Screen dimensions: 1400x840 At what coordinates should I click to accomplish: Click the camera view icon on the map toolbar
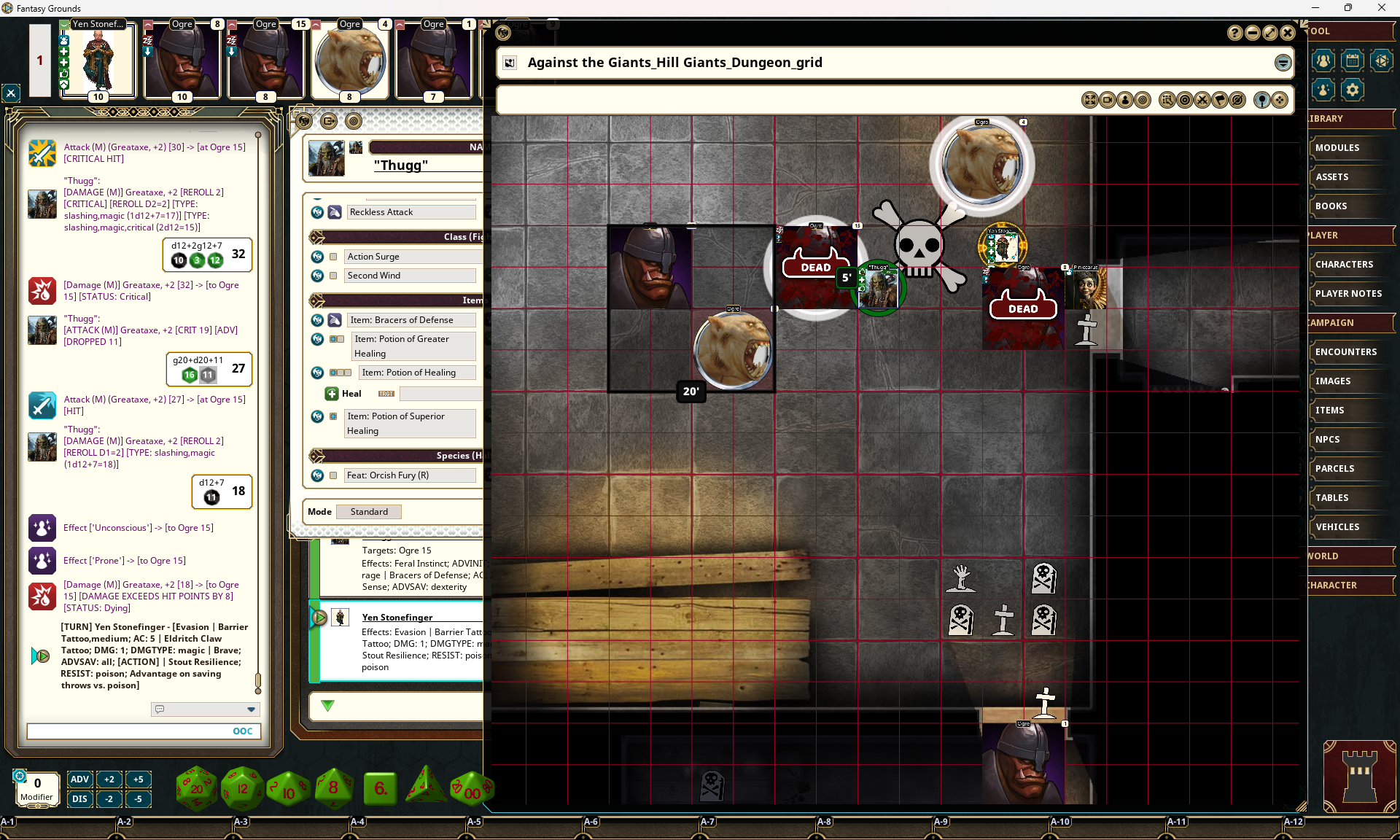coord(1108,100)
